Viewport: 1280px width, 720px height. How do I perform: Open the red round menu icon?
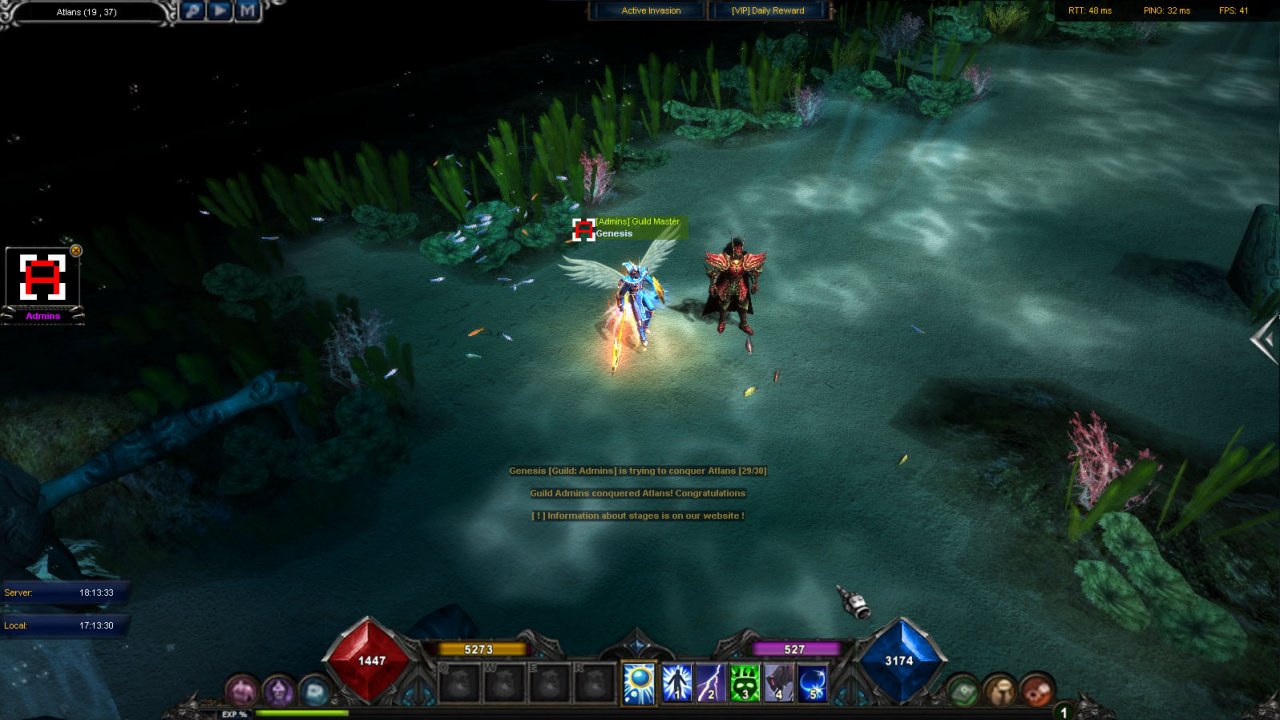[1036, 690]
